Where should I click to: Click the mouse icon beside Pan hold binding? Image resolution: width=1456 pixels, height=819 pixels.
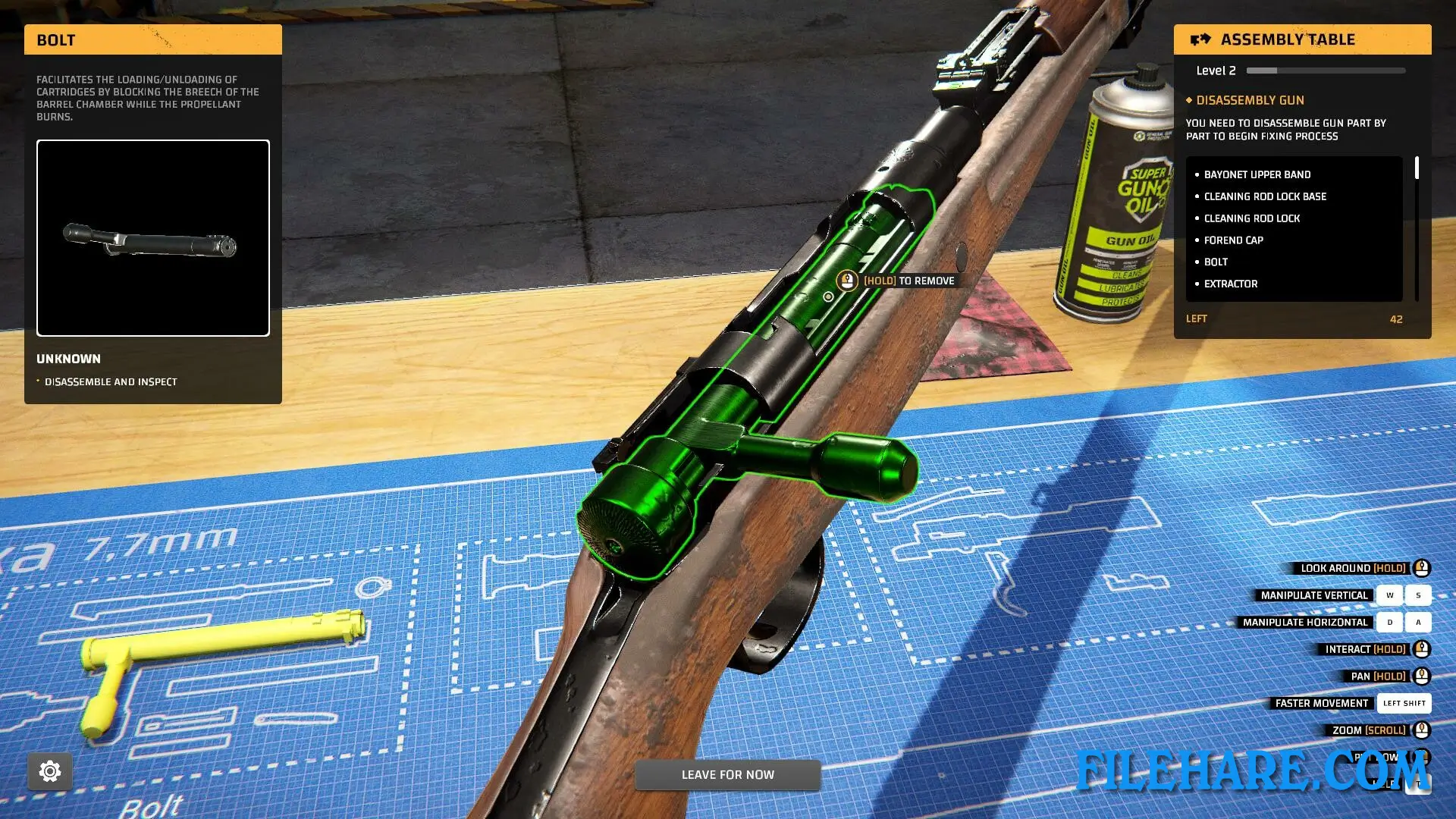tap(1420, 676)
